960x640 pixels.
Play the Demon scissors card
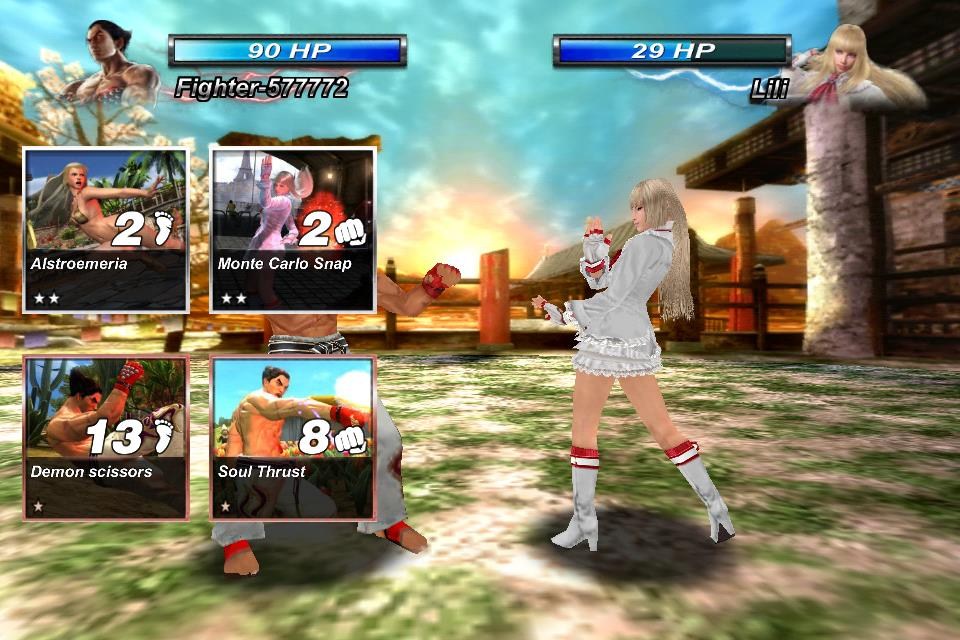coord(105,437)
